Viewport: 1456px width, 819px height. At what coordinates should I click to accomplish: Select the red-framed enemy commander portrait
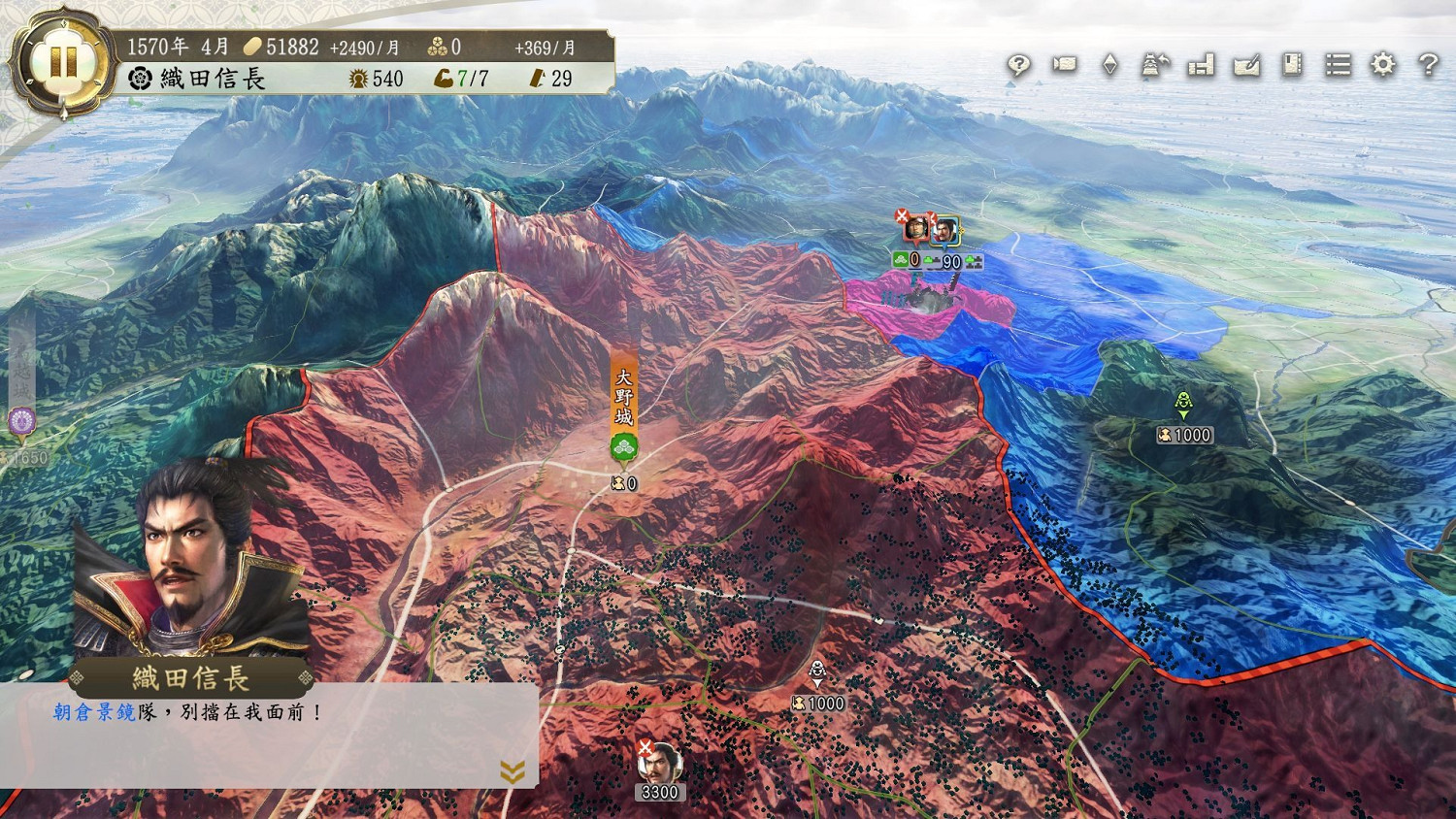[x=914, y=229]
